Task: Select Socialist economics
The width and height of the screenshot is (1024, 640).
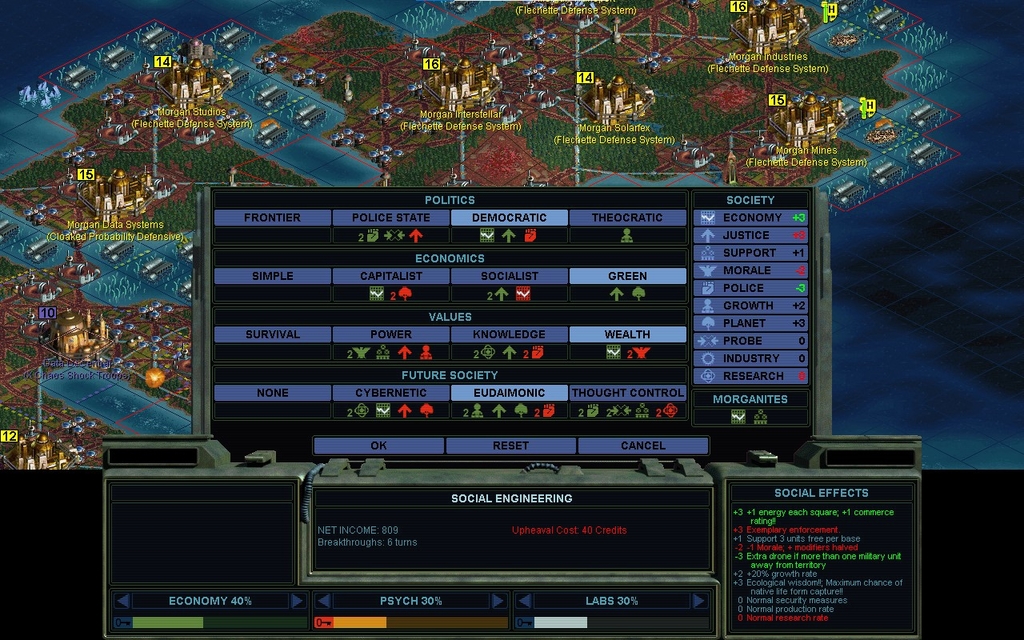Action: [x=509, y=276]
